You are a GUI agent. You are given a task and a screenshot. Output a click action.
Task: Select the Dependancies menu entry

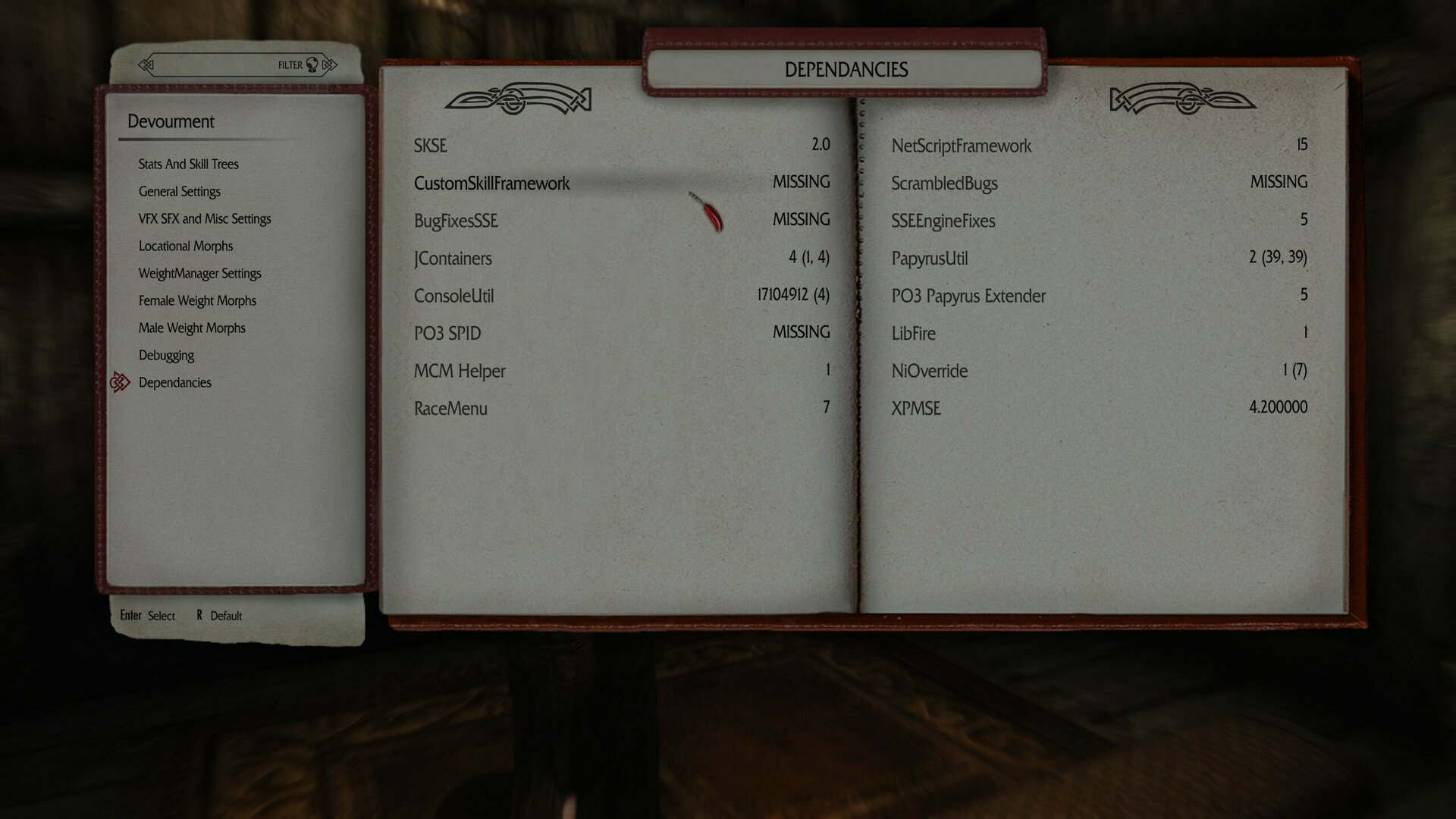click(x=174, y=382)
